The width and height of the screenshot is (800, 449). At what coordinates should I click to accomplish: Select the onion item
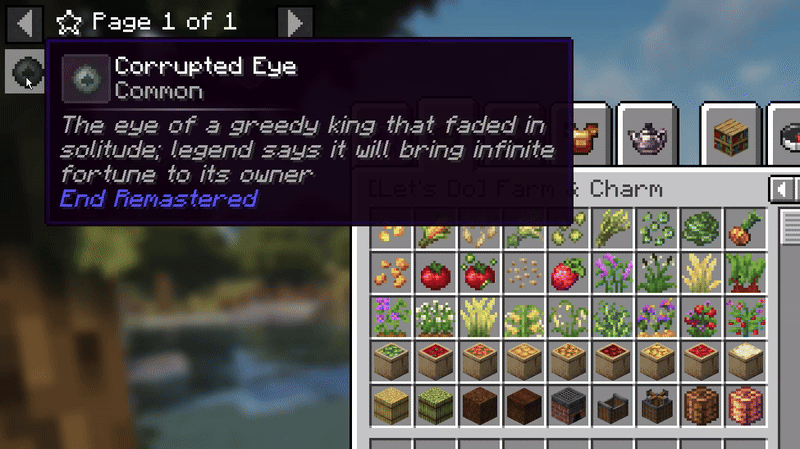pos(743,229)
